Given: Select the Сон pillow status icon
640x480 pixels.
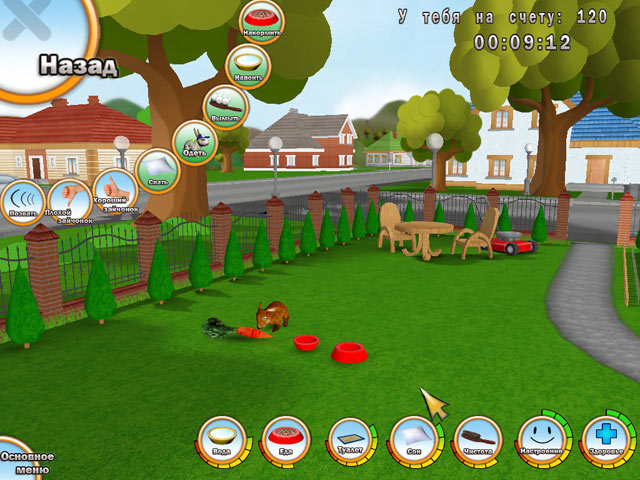Looking at the screenshot, I should tap(415, 441).
